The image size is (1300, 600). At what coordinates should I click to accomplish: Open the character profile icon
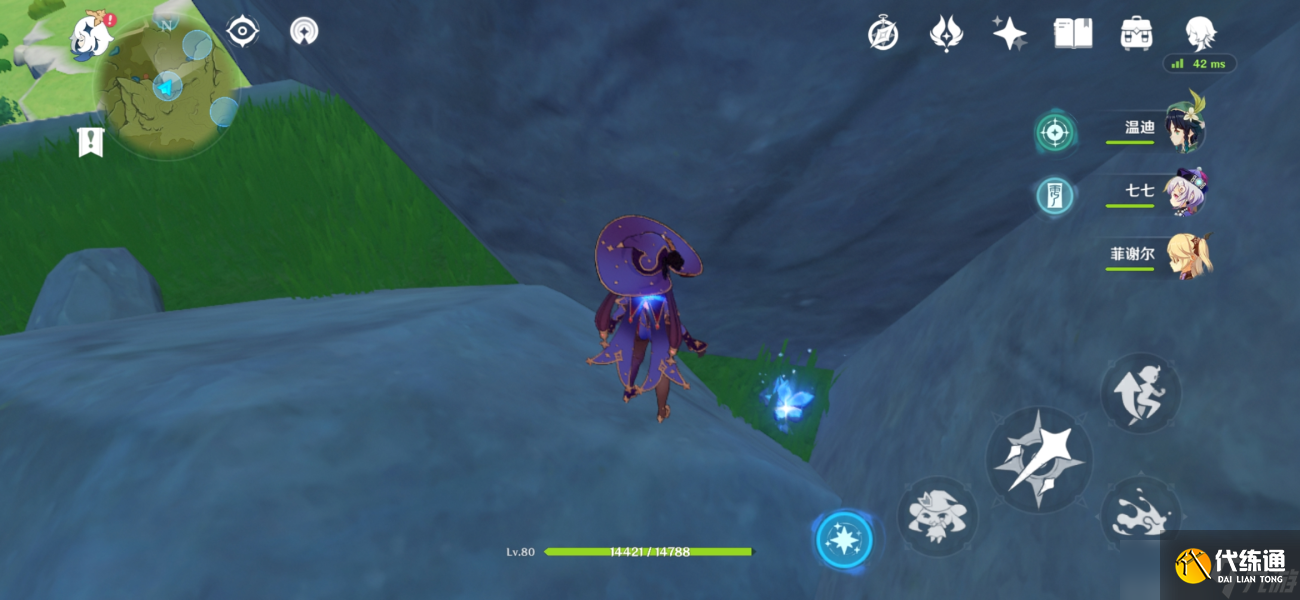click(1199, 34)
